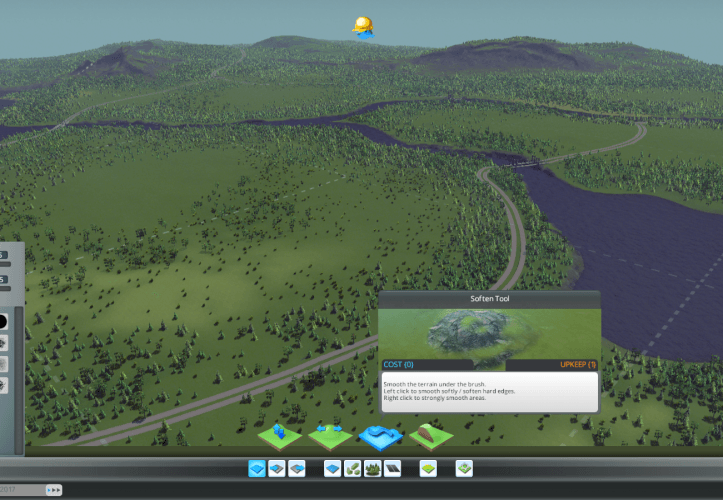Screen dimensions: 723x500
Task: Activate the blue Soften Tool tile
Action: pyautogui.click(x=380, y=436)
